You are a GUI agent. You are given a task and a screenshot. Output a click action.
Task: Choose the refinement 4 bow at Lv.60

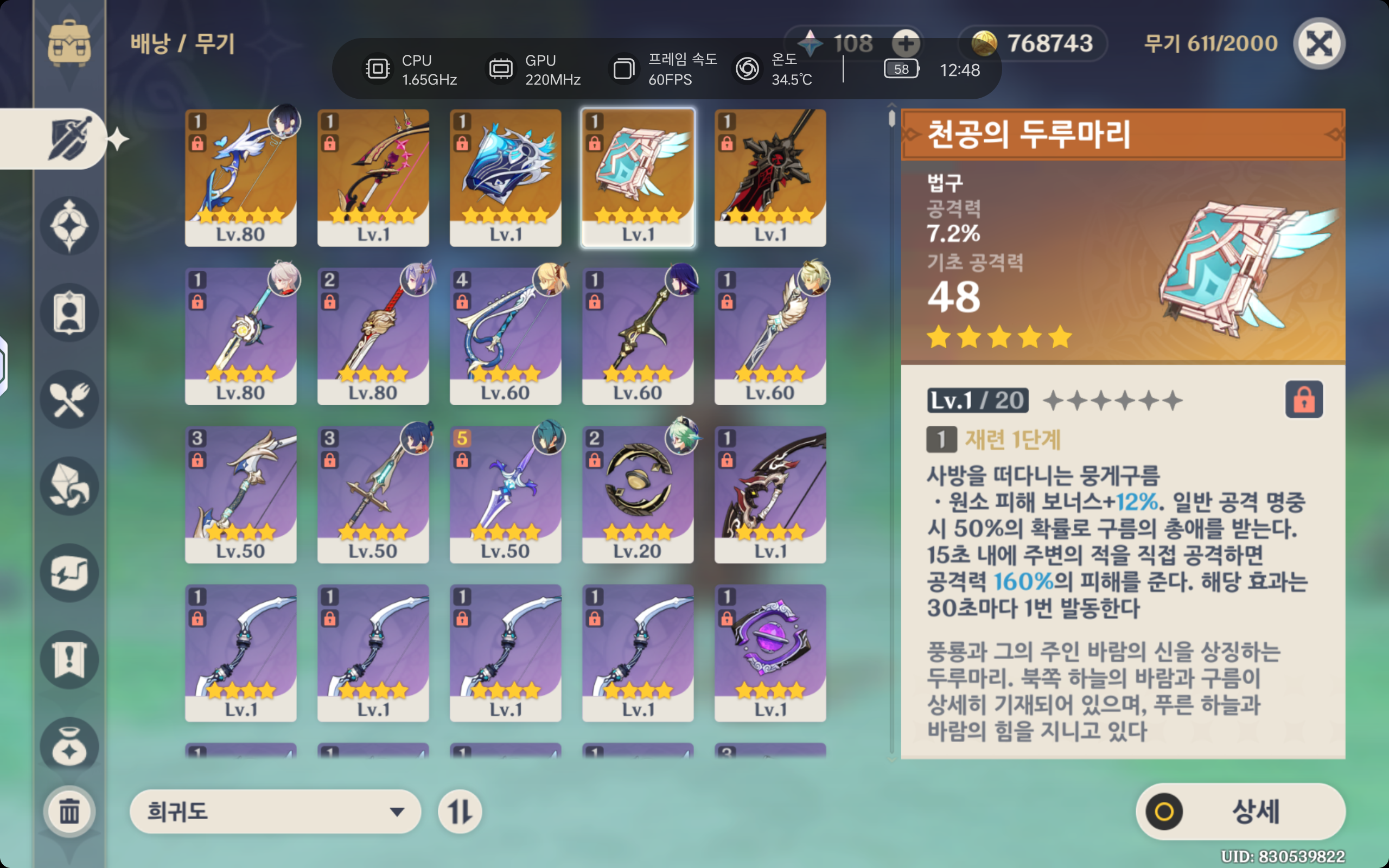tap(505, 336)
